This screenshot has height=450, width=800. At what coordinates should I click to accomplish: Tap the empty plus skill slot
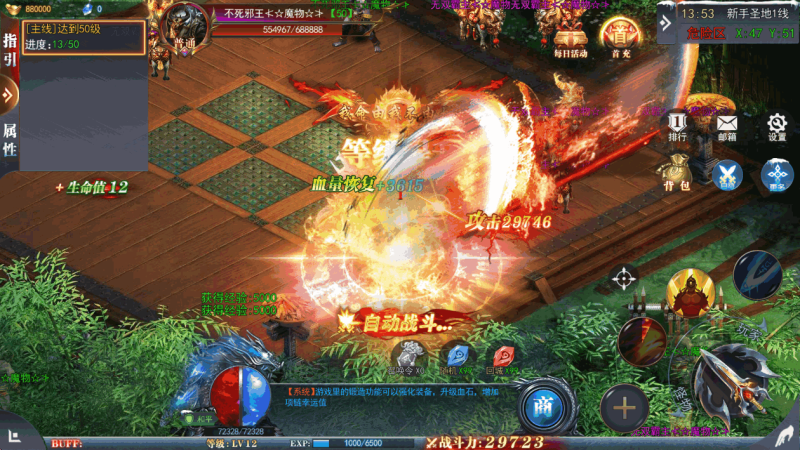tap(625, 408)
